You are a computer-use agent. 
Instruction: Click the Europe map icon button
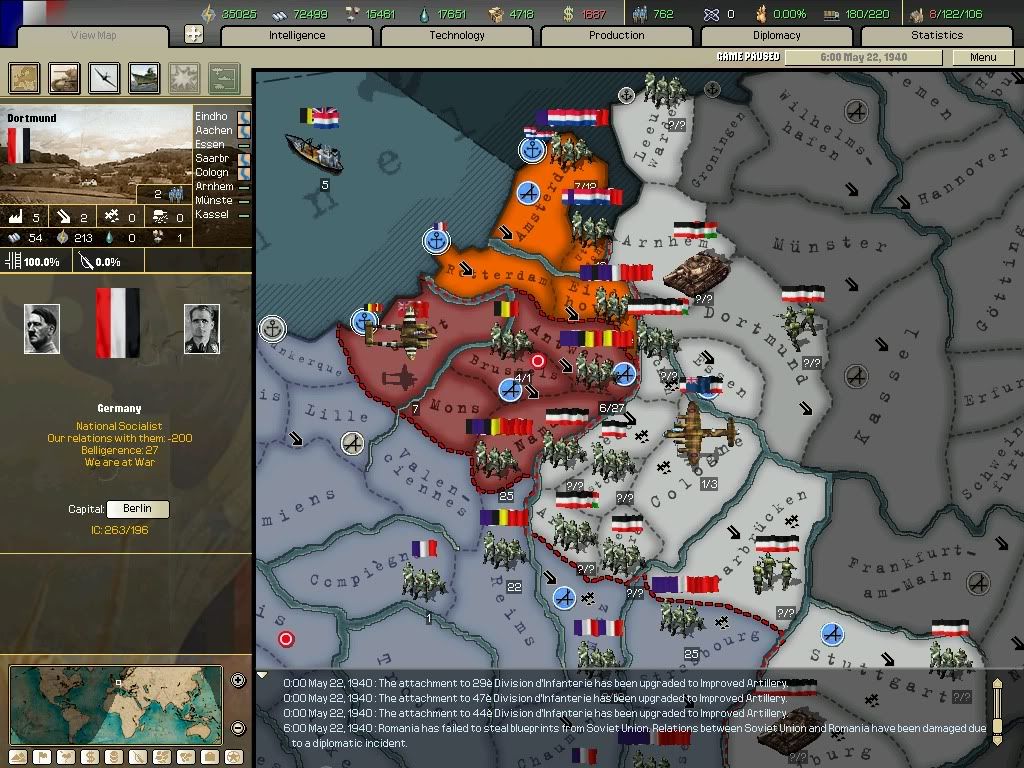click(x=24, y=77)
